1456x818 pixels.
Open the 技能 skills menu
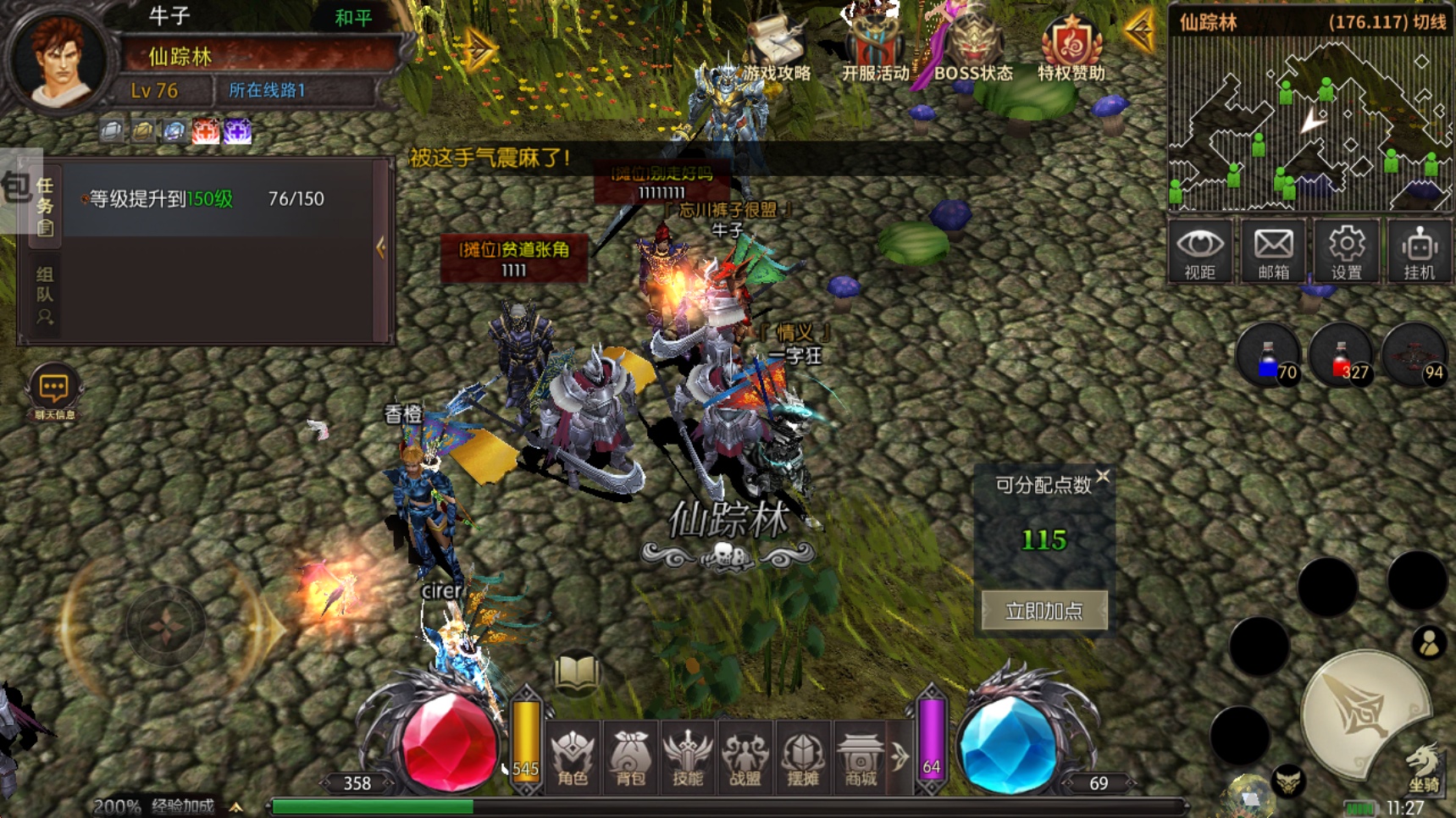pyautogui.click(x=688, y=756)
